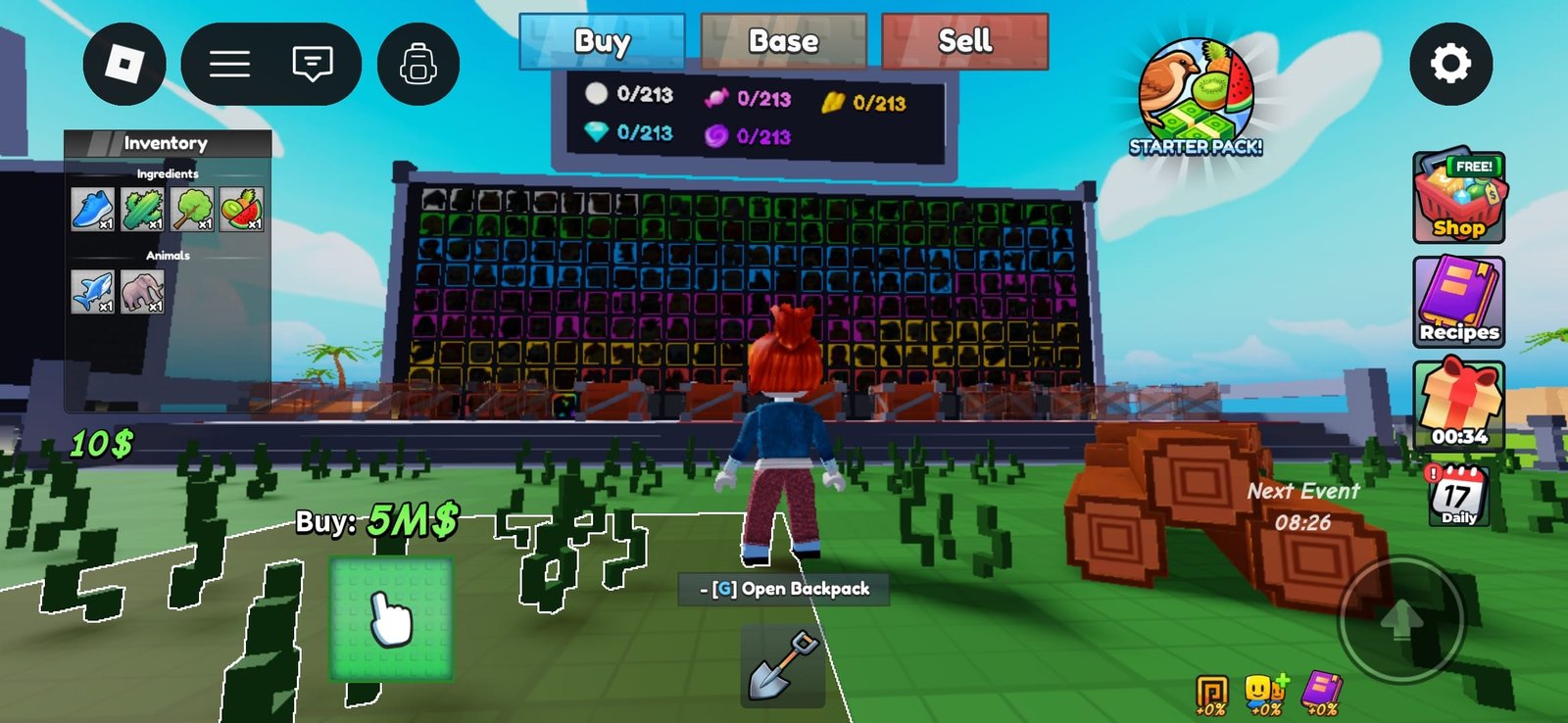Open the Daily calendar rewards

click(x=1458, y=497)
